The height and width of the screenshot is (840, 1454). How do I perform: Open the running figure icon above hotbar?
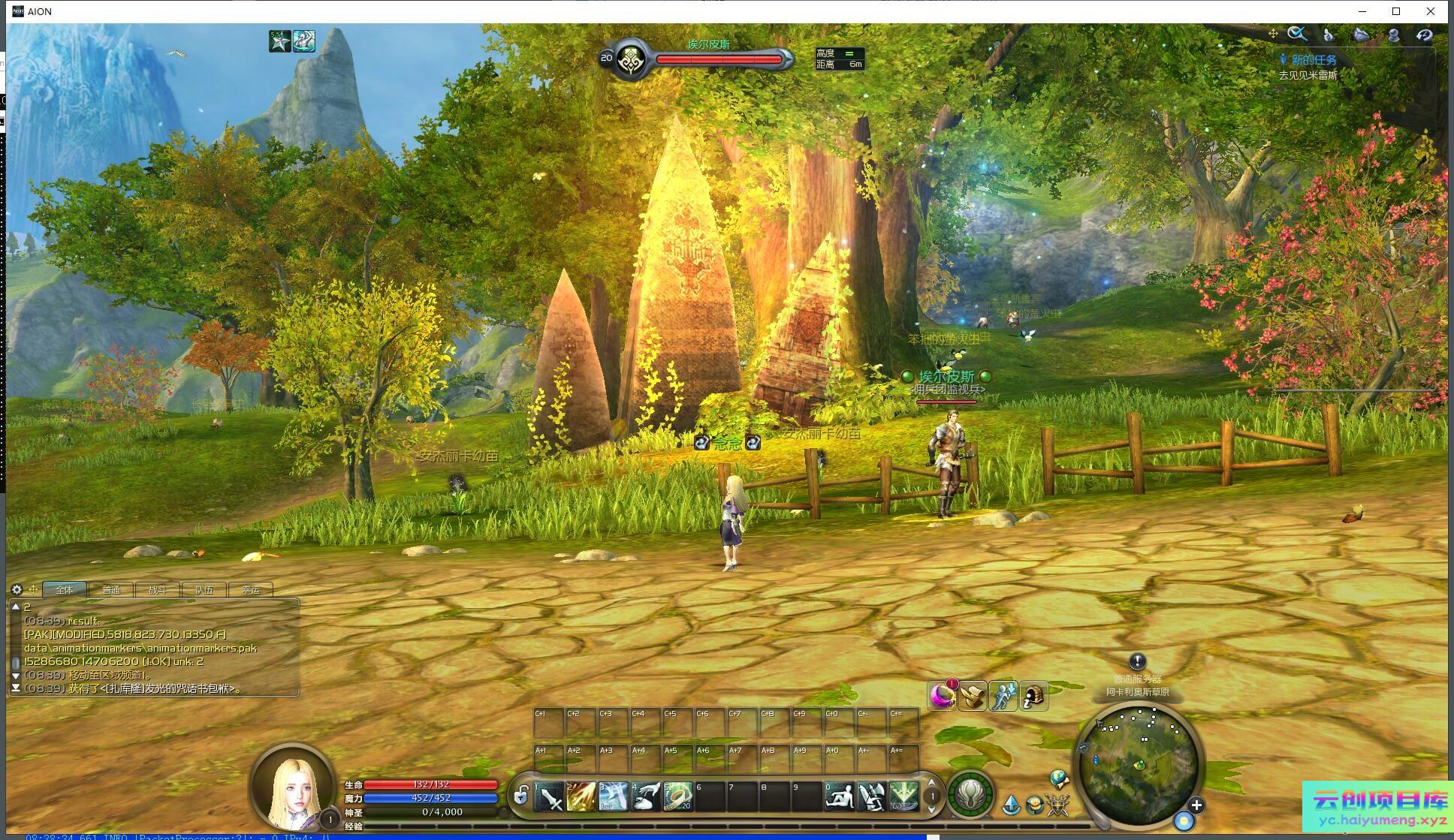click(1003, 697)
